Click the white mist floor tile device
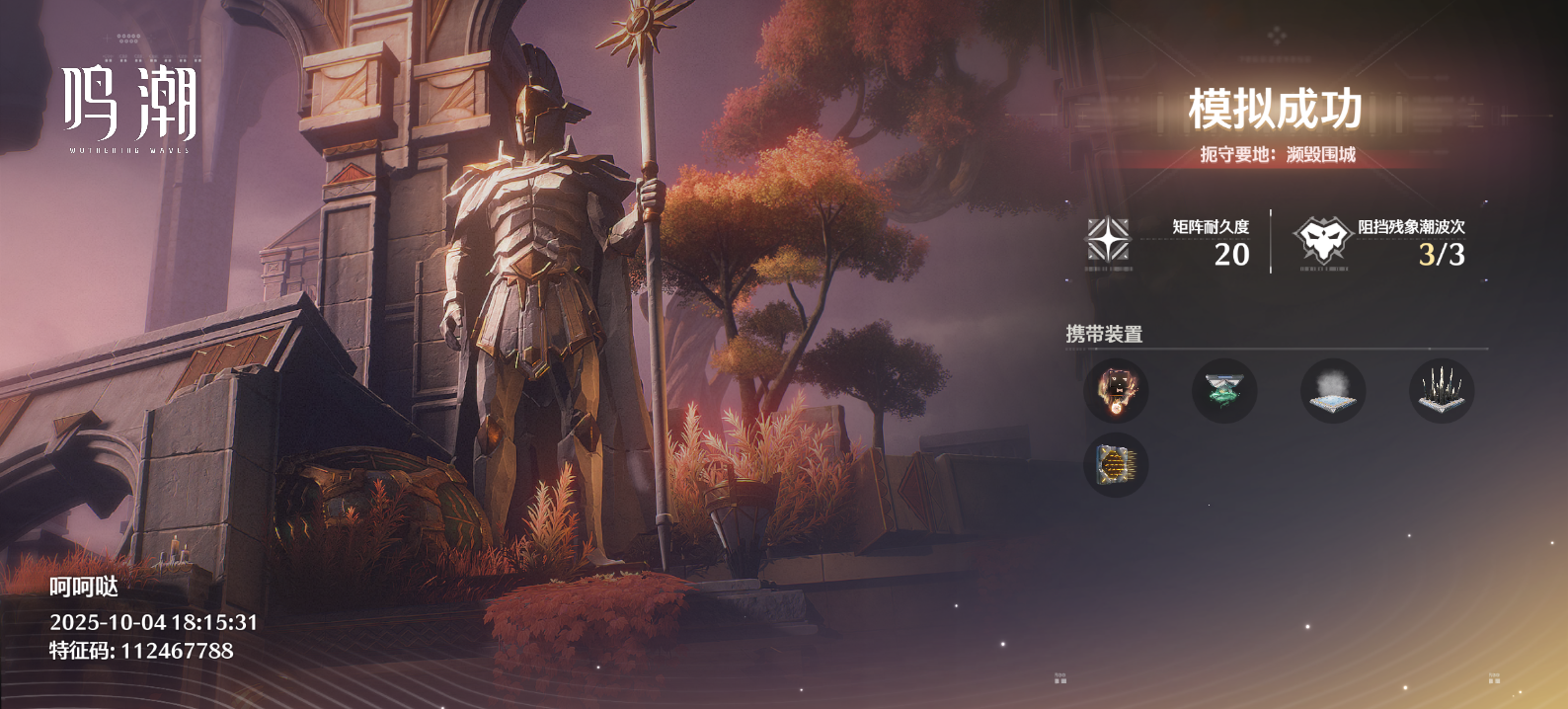The image size is (1568, 709). [x=1333, y=391]
